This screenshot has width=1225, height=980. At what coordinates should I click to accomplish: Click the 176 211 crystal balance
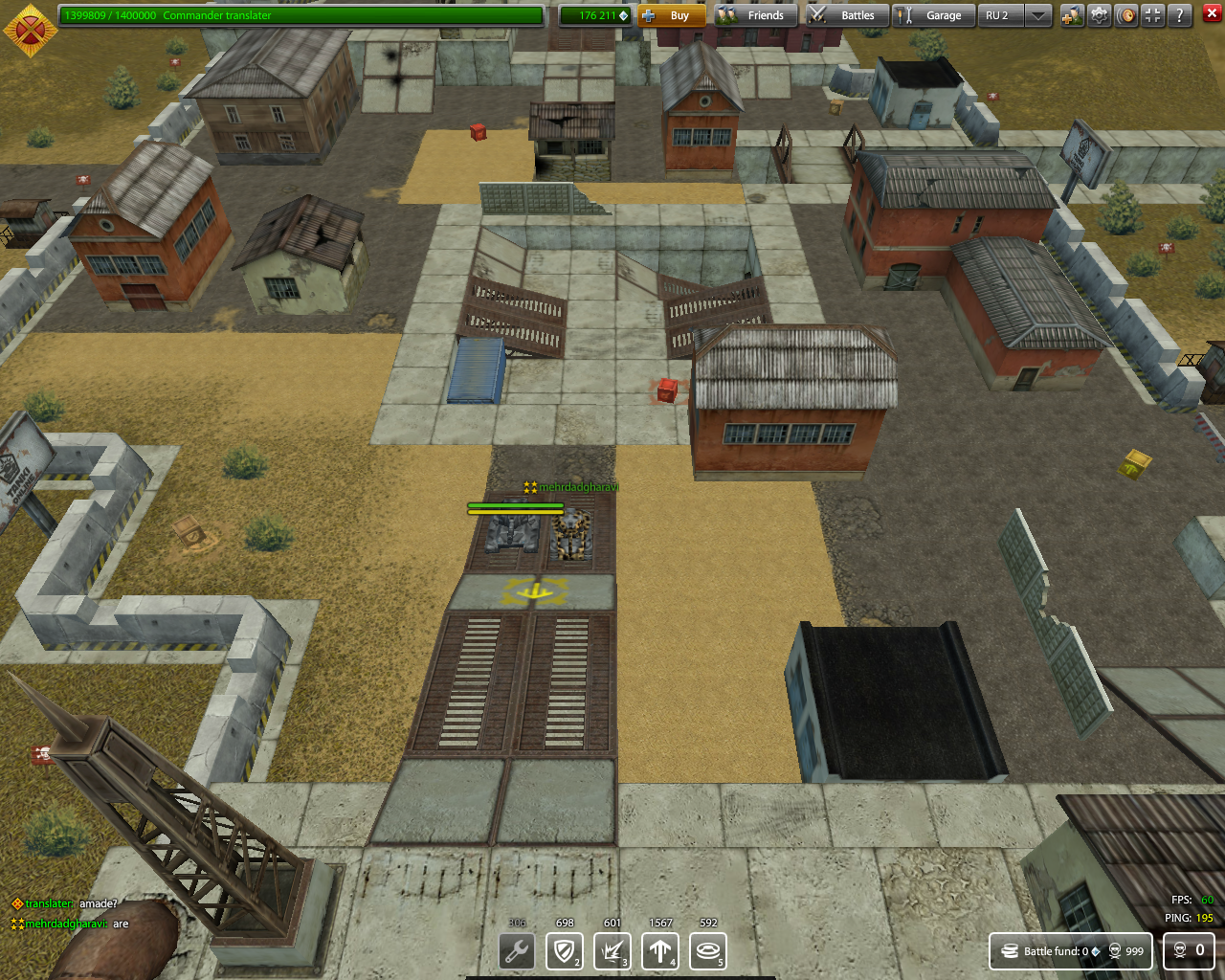(x=595, y=15)
